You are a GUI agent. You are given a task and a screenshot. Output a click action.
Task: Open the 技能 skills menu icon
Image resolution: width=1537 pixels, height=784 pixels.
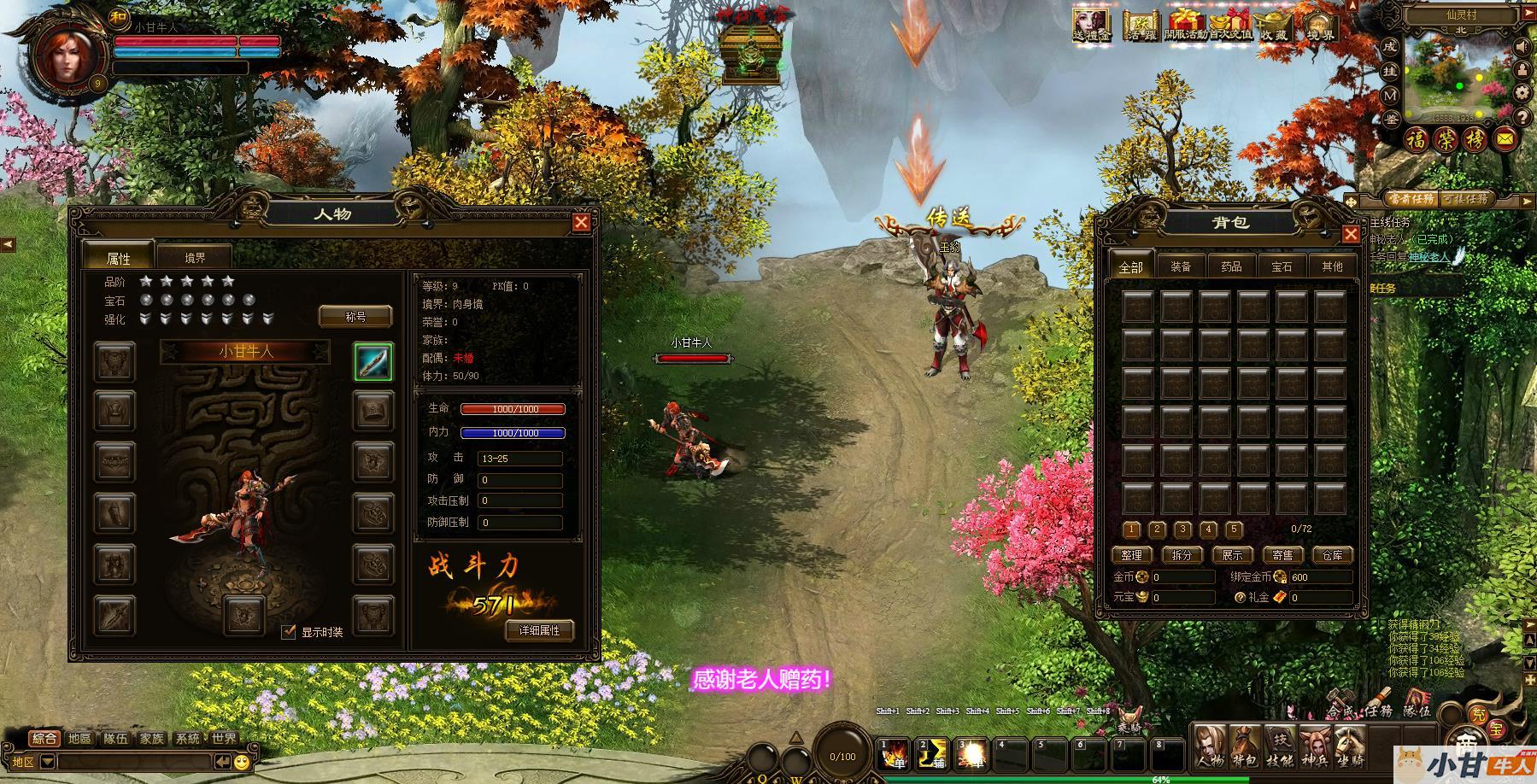coord(1280,746)
